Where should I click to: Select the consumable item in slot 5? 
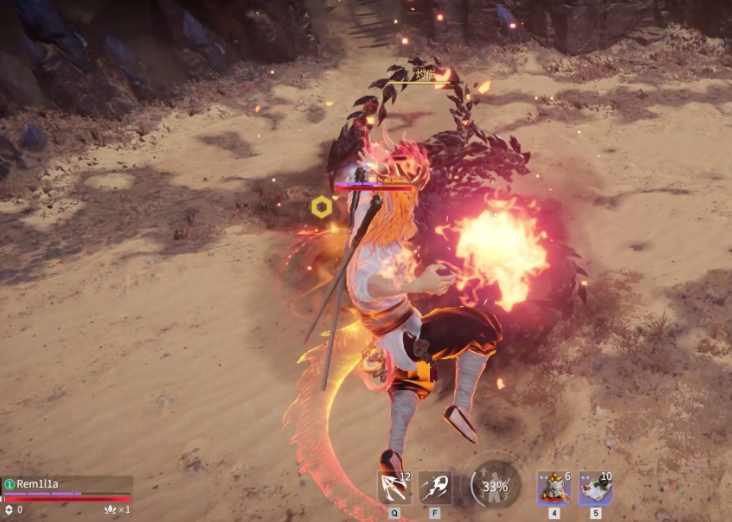click(x=596, y=488)
